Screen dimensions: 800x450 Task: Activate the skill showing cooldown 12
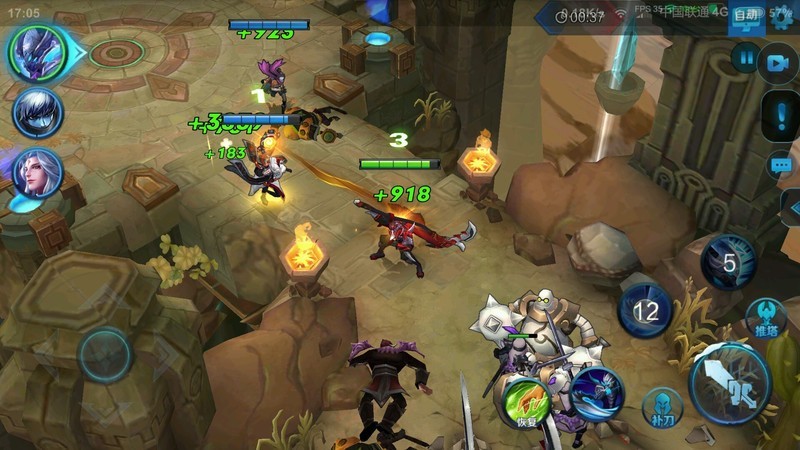pos(646,311)
